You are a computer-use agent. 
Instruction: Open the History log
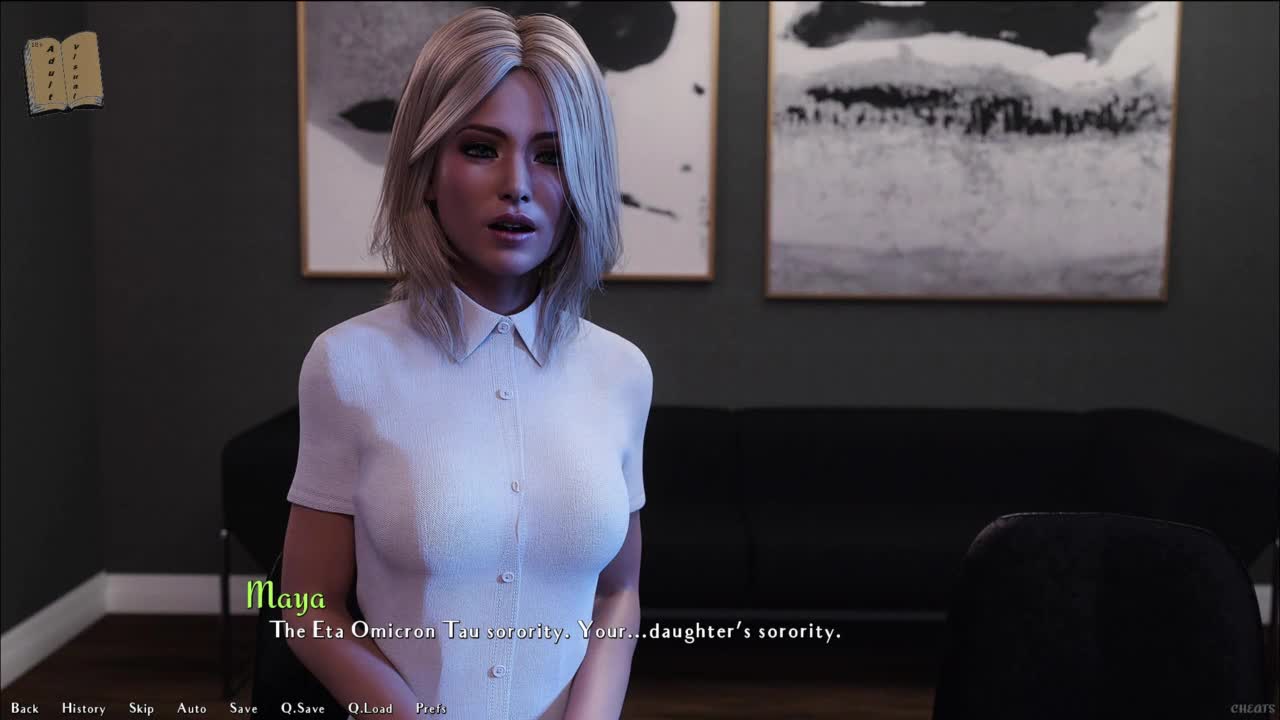pos(83,708)
